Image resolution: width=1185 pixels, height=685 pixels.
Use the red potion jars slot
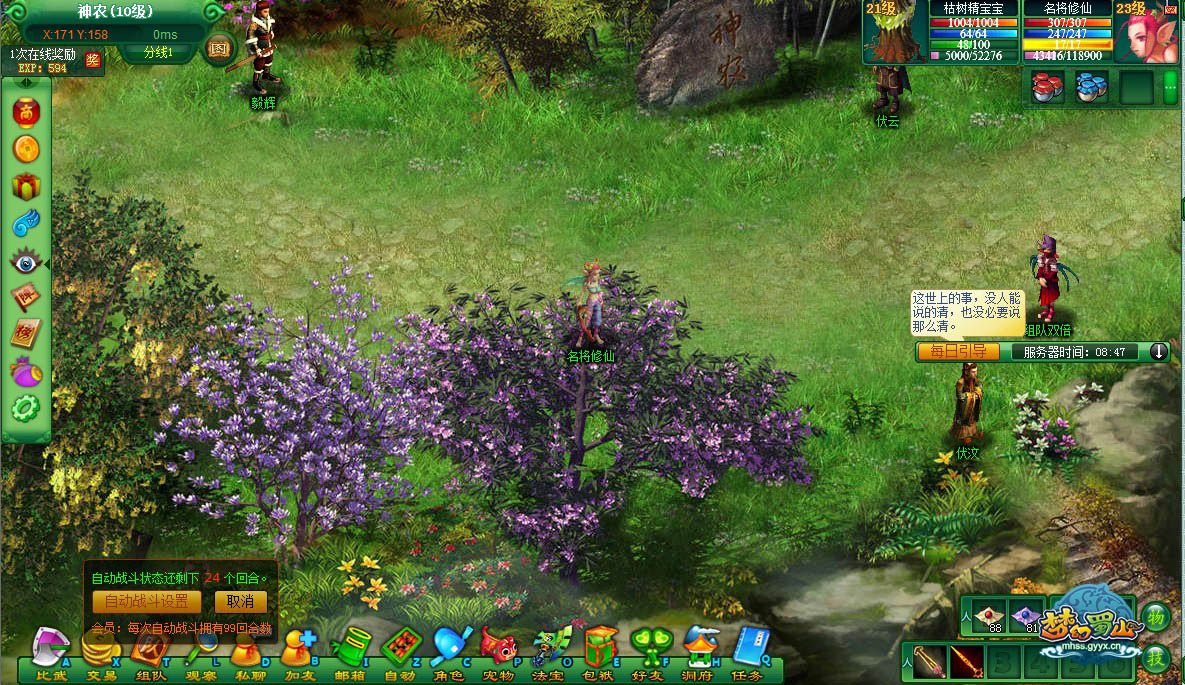point(1047,87)
